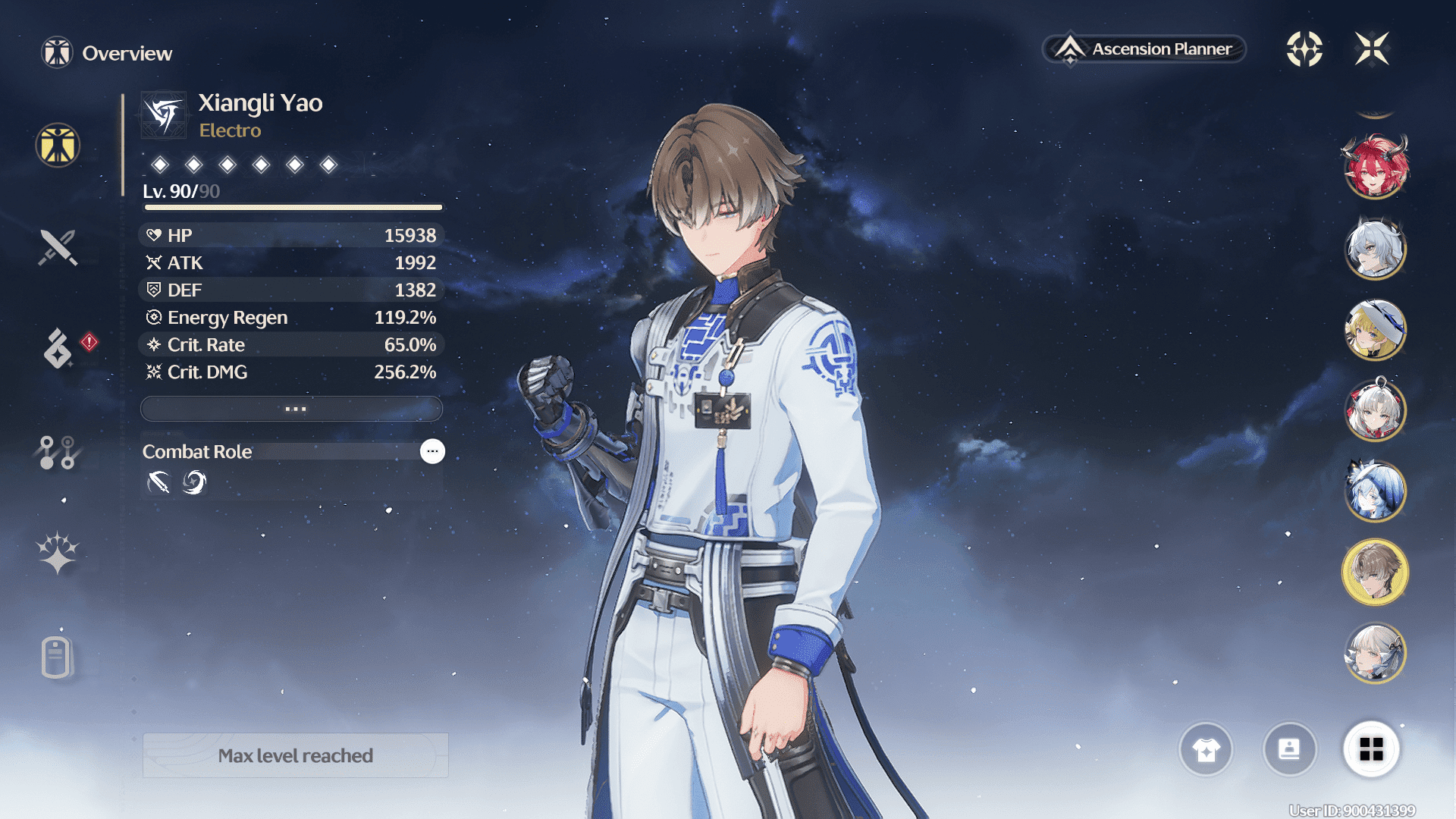This screenshot has height=819, width=1456.
Task: Open the character grid view button
Action: 1371,750
